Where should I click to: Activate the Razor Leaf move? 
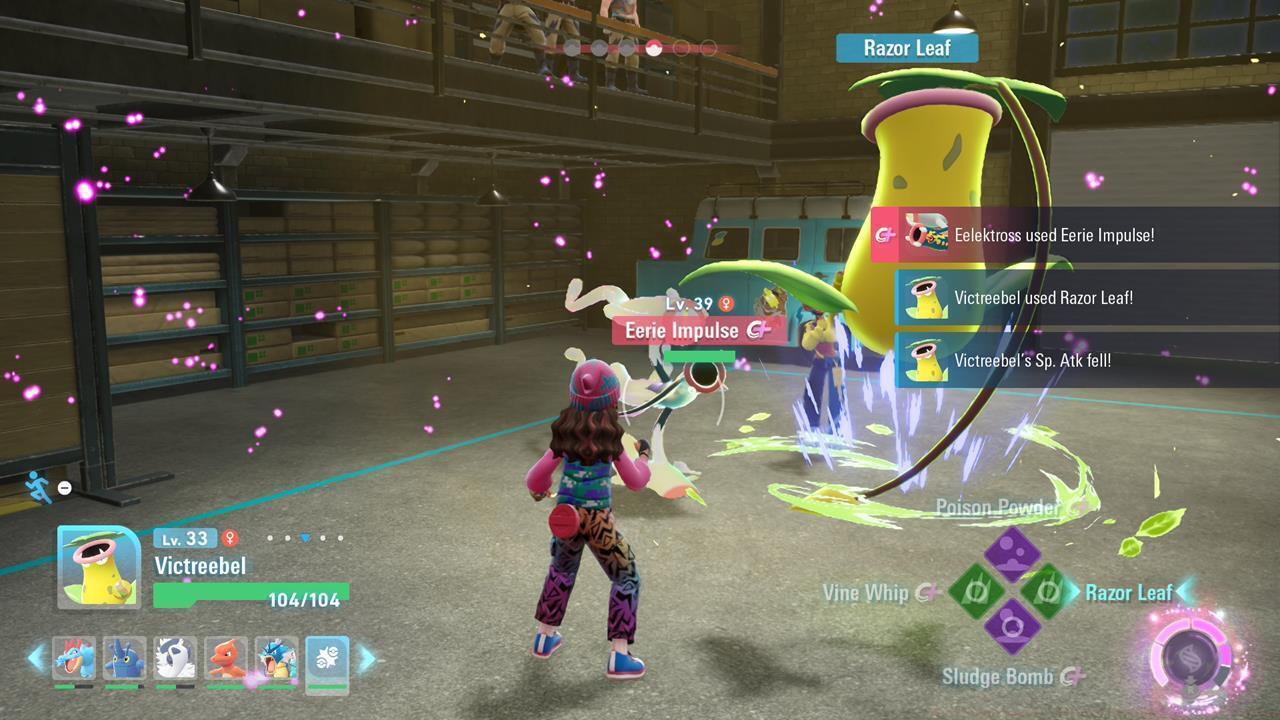click(1047, 591)
